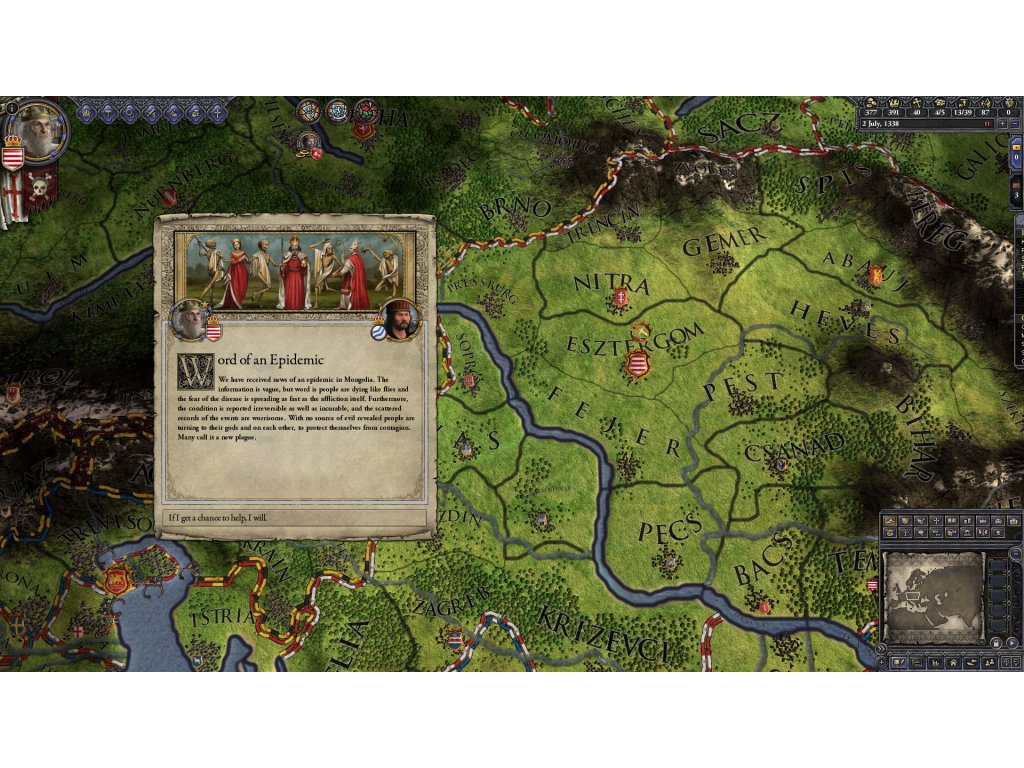Collapse the minimap panel with the double-arrow button

click(x=880, y=648)
